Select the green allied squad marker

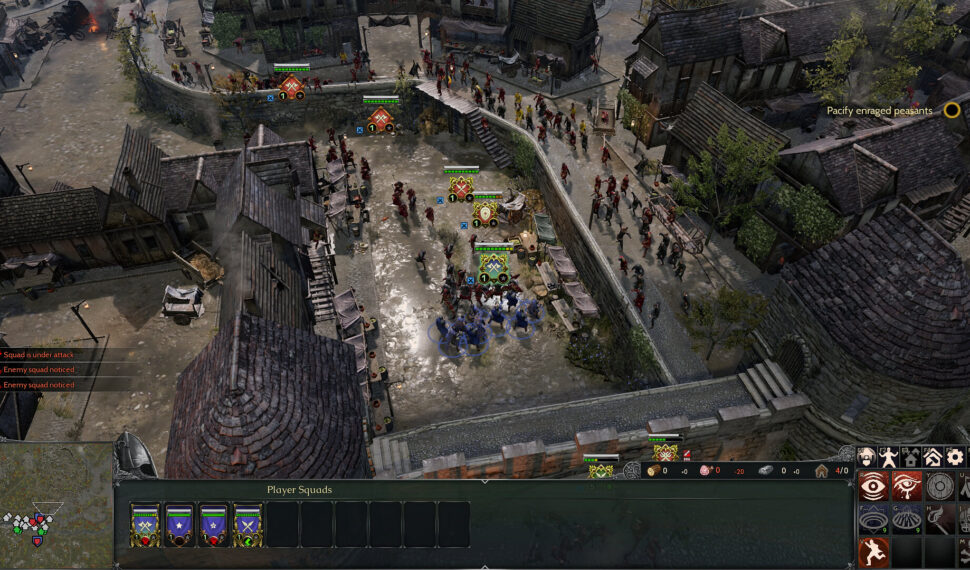click(493, 267)
